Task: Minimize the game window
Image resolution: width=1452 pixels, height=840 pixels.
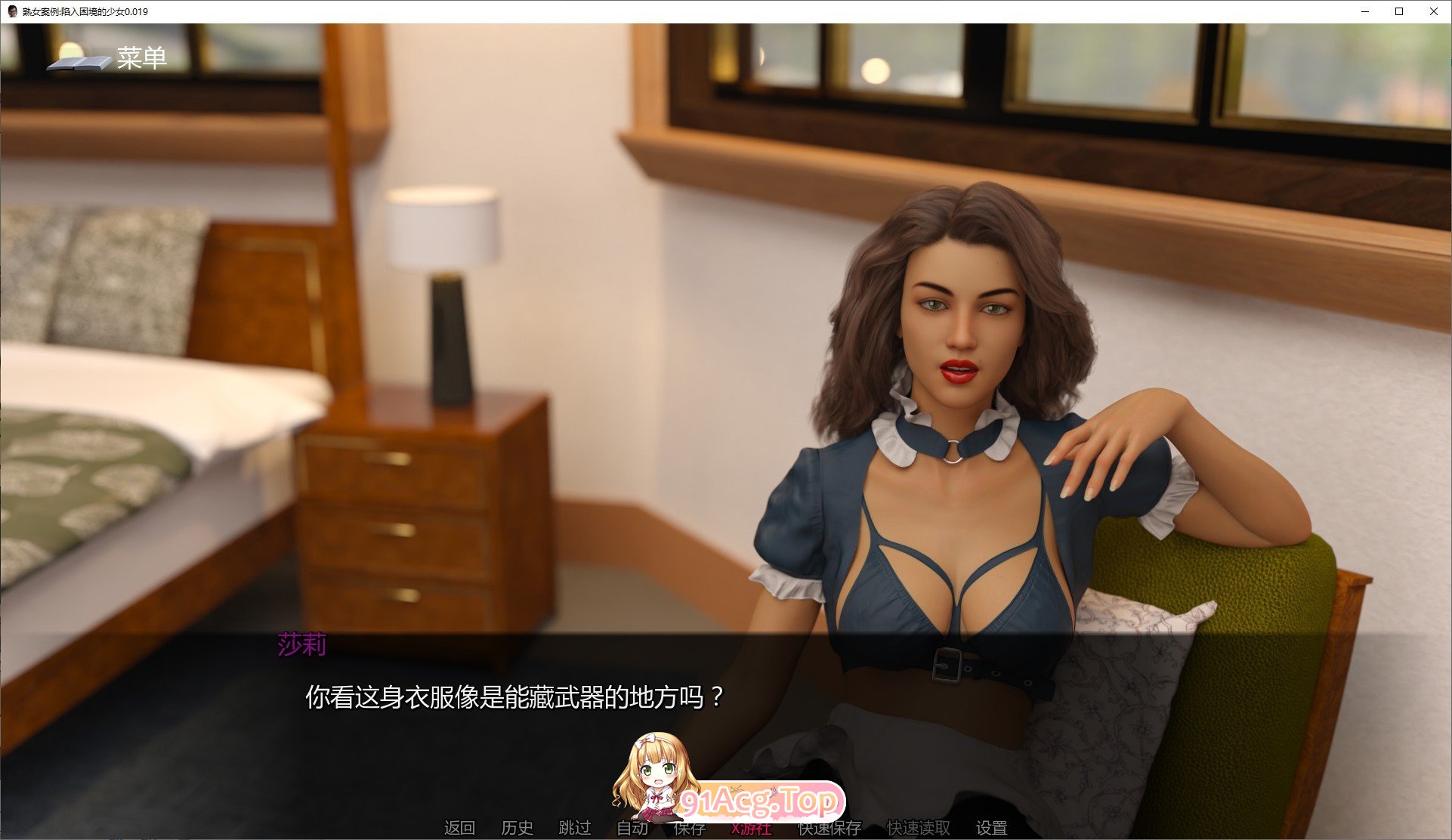Action: pos(1366,11)
